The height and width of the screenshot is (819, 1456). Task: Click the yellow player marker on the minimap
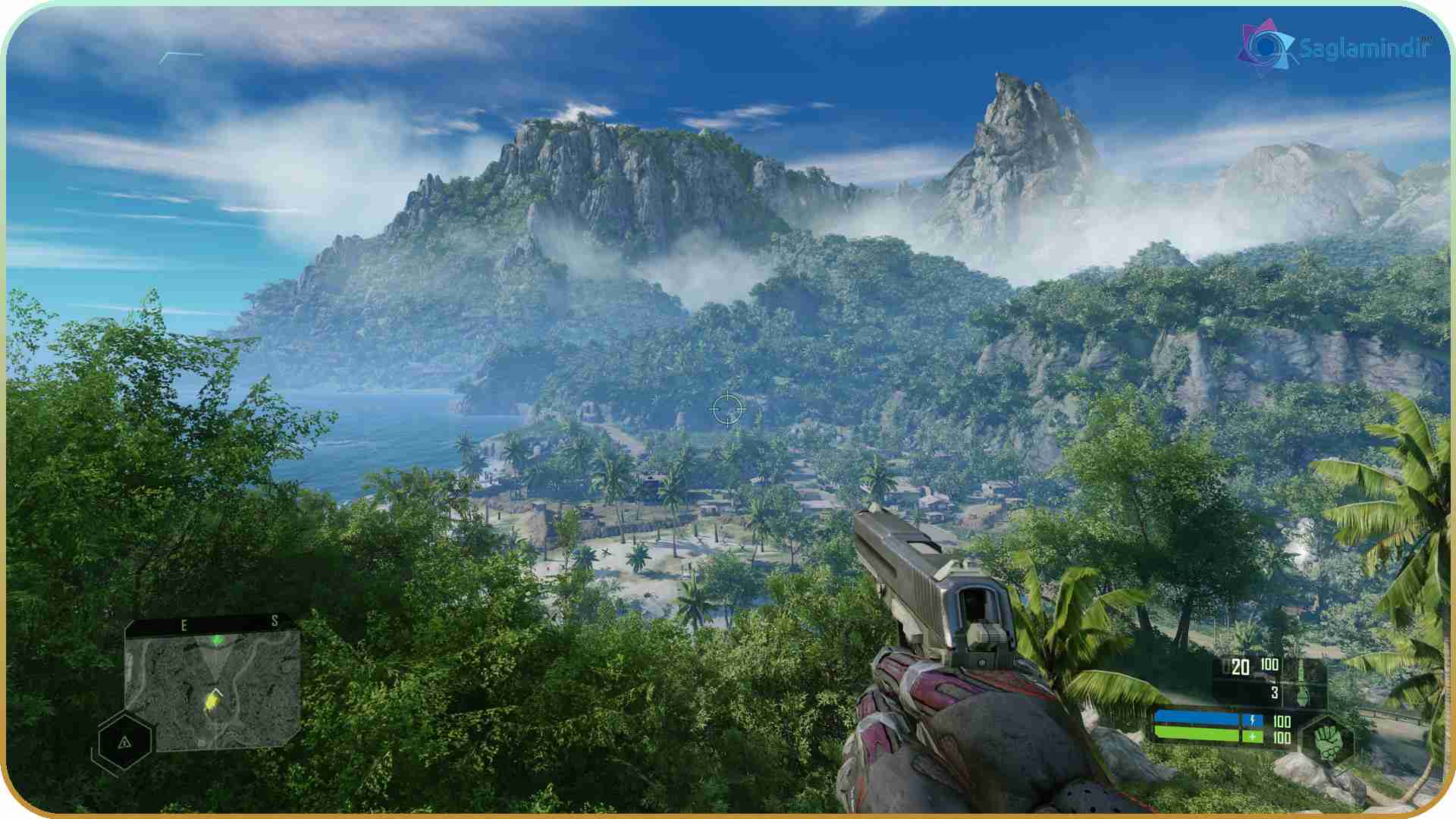coord(212,701)
